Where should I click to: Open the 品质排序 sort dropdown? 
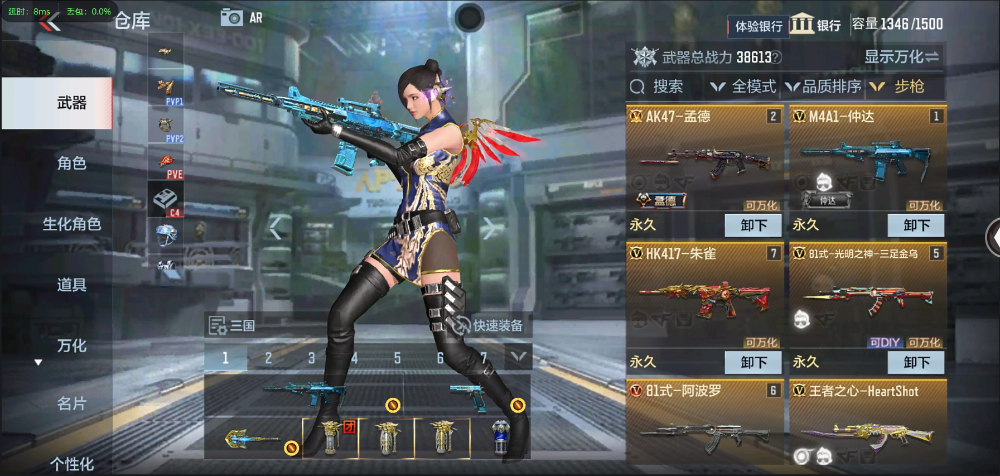[823, 87]
